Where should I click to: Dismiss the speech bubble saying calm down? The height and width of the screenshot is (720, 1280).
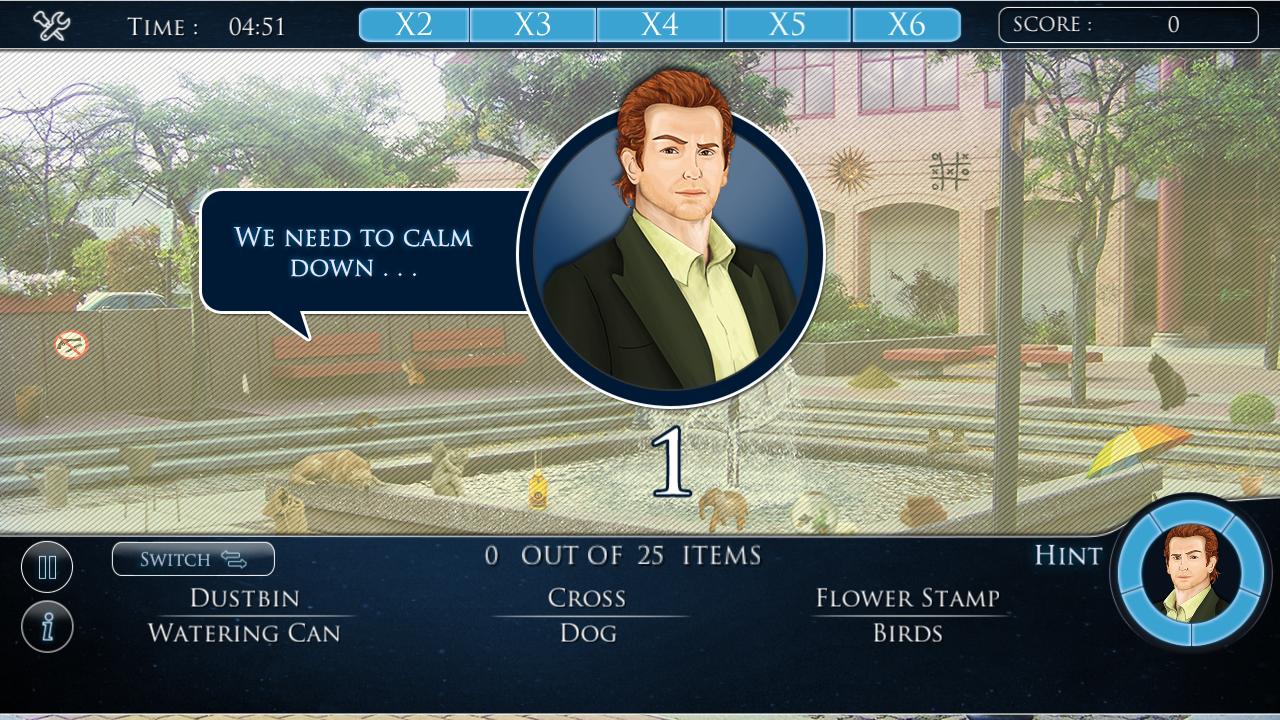355,250
